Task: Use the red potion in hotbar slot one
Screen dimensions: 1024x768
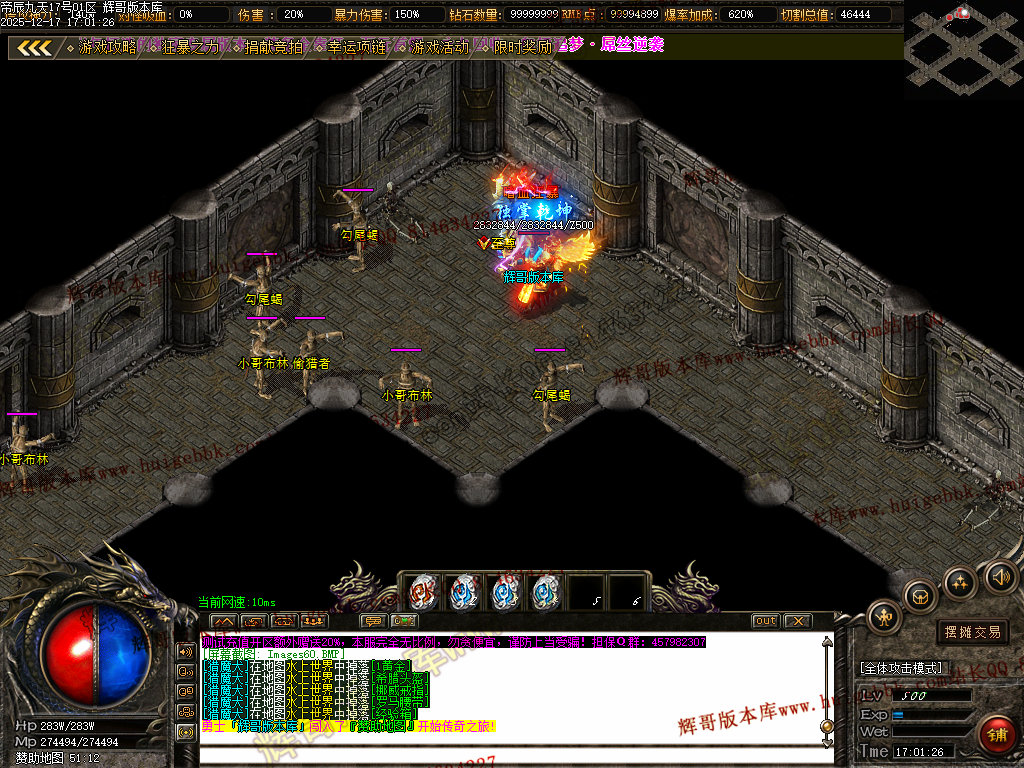Action: [424, 592]
